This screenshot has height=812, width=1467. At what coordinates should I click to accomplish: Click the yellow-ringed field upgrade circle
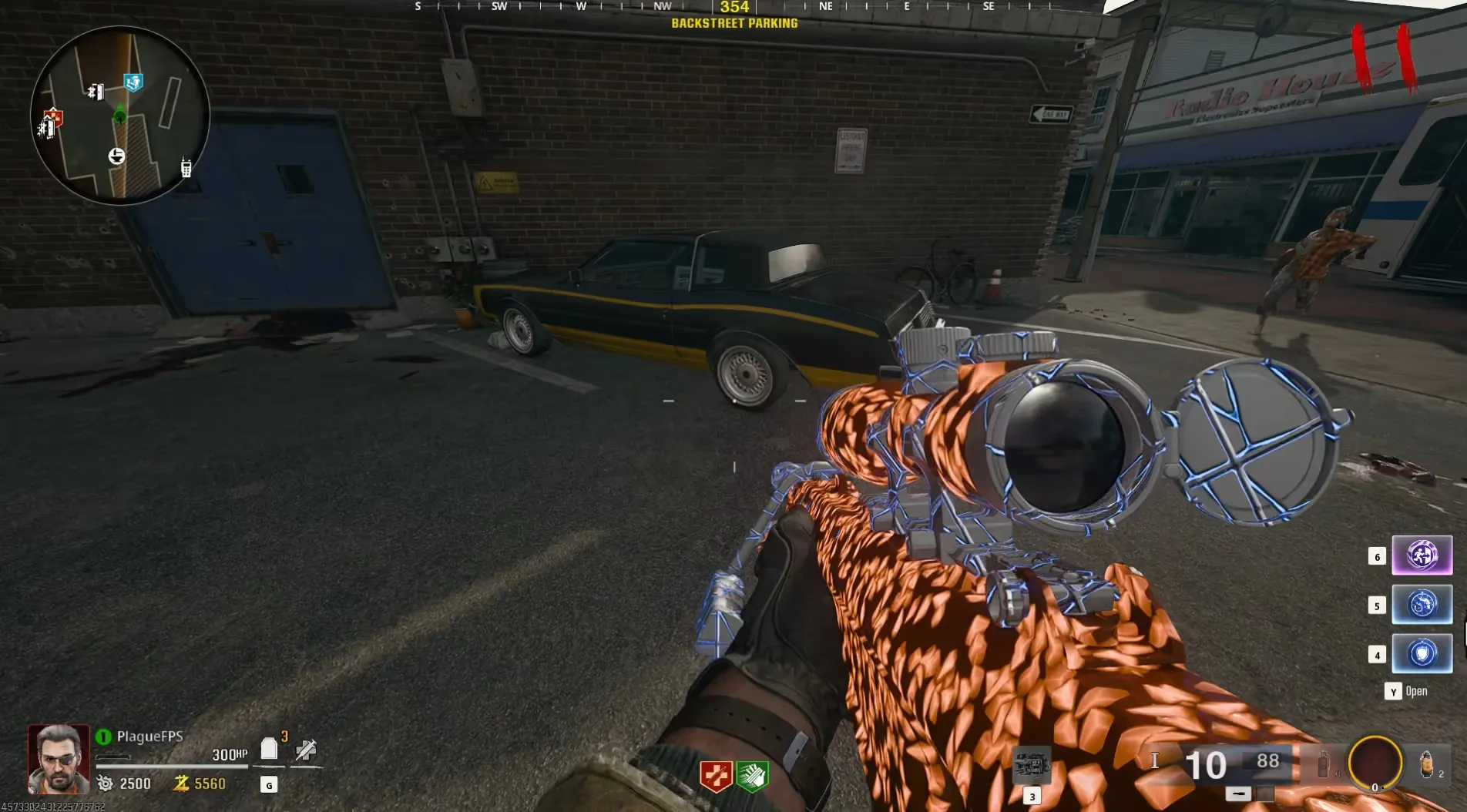(x=1374, y=763)
